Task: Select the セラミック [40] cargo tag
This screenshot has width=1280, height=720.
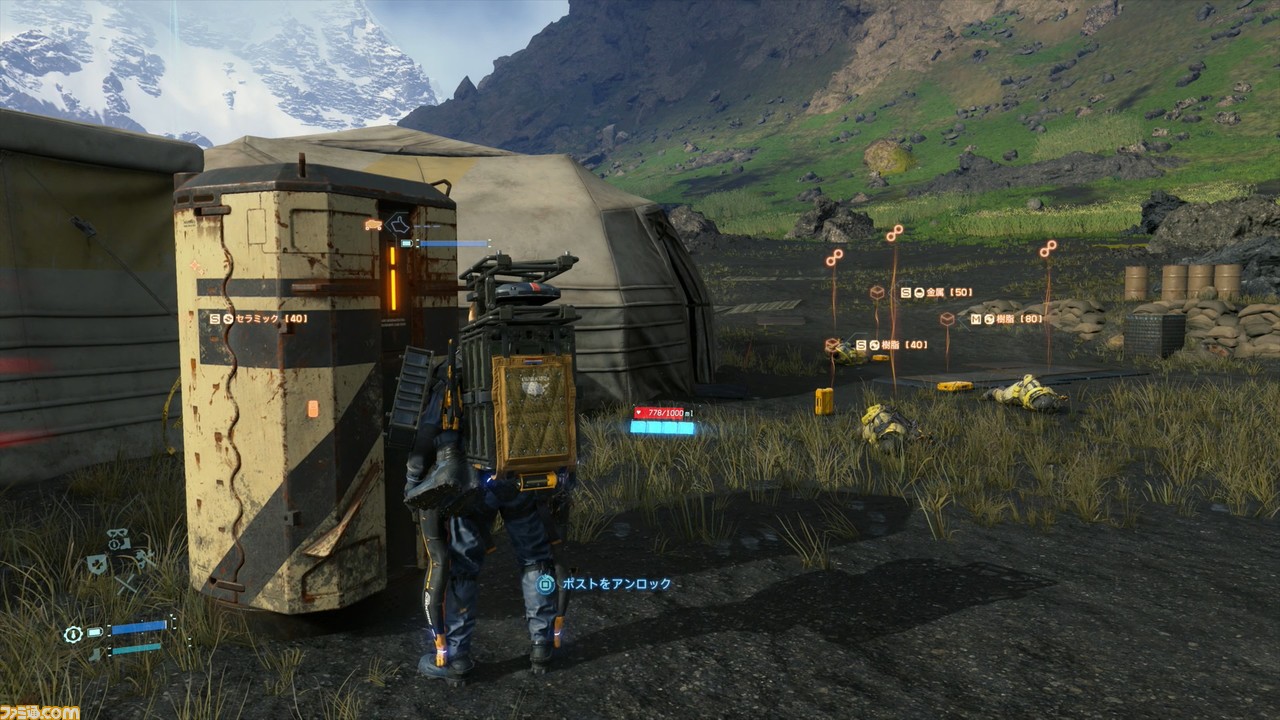Action: 258,318
